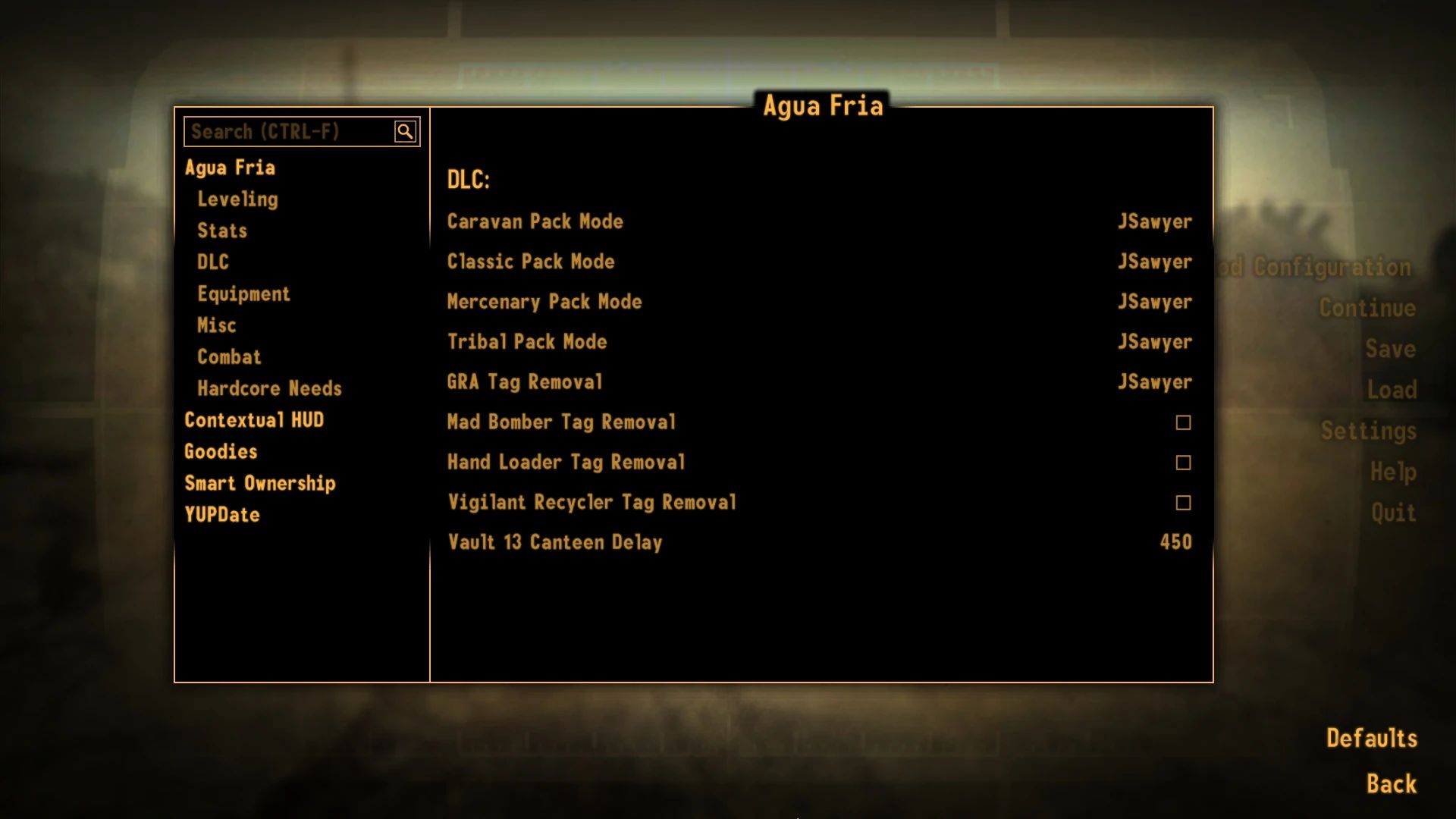
Task: Toggle Mad Bomber Tag Removal checkbox
Action: click(x=1181, y=422)
